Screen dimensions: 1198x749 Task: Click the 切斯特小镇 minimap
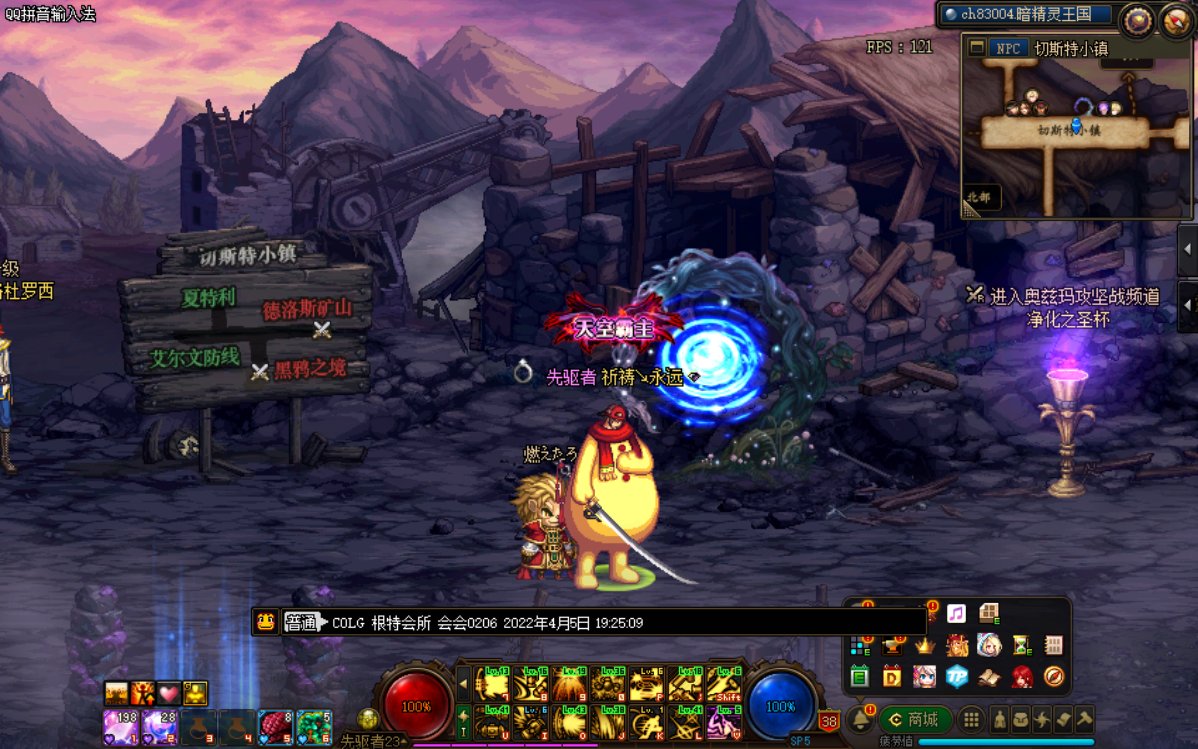coord(1076,130)
